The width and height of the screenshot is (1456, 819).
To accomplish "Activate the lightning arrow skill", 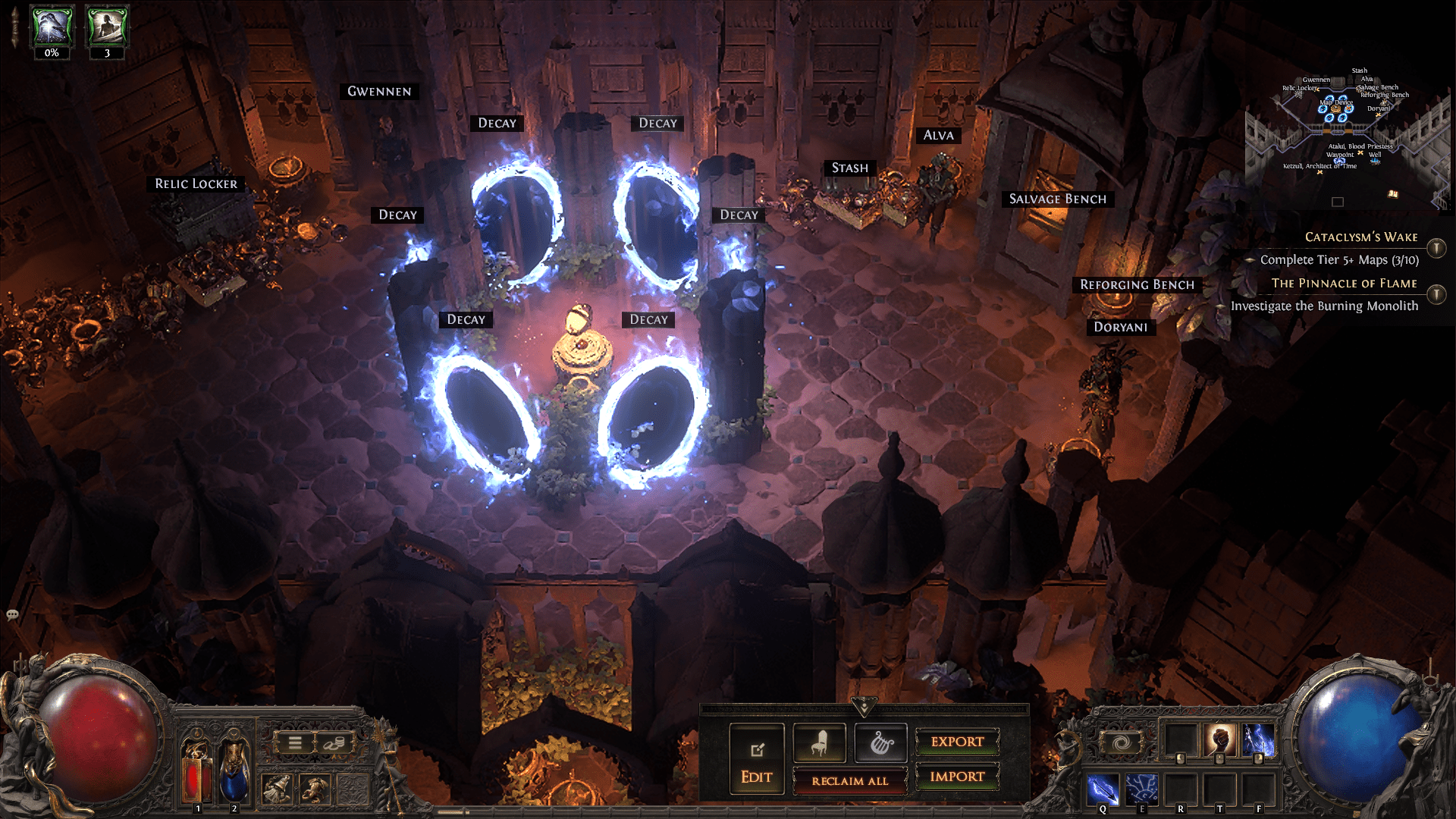I will click(1103, 789).
